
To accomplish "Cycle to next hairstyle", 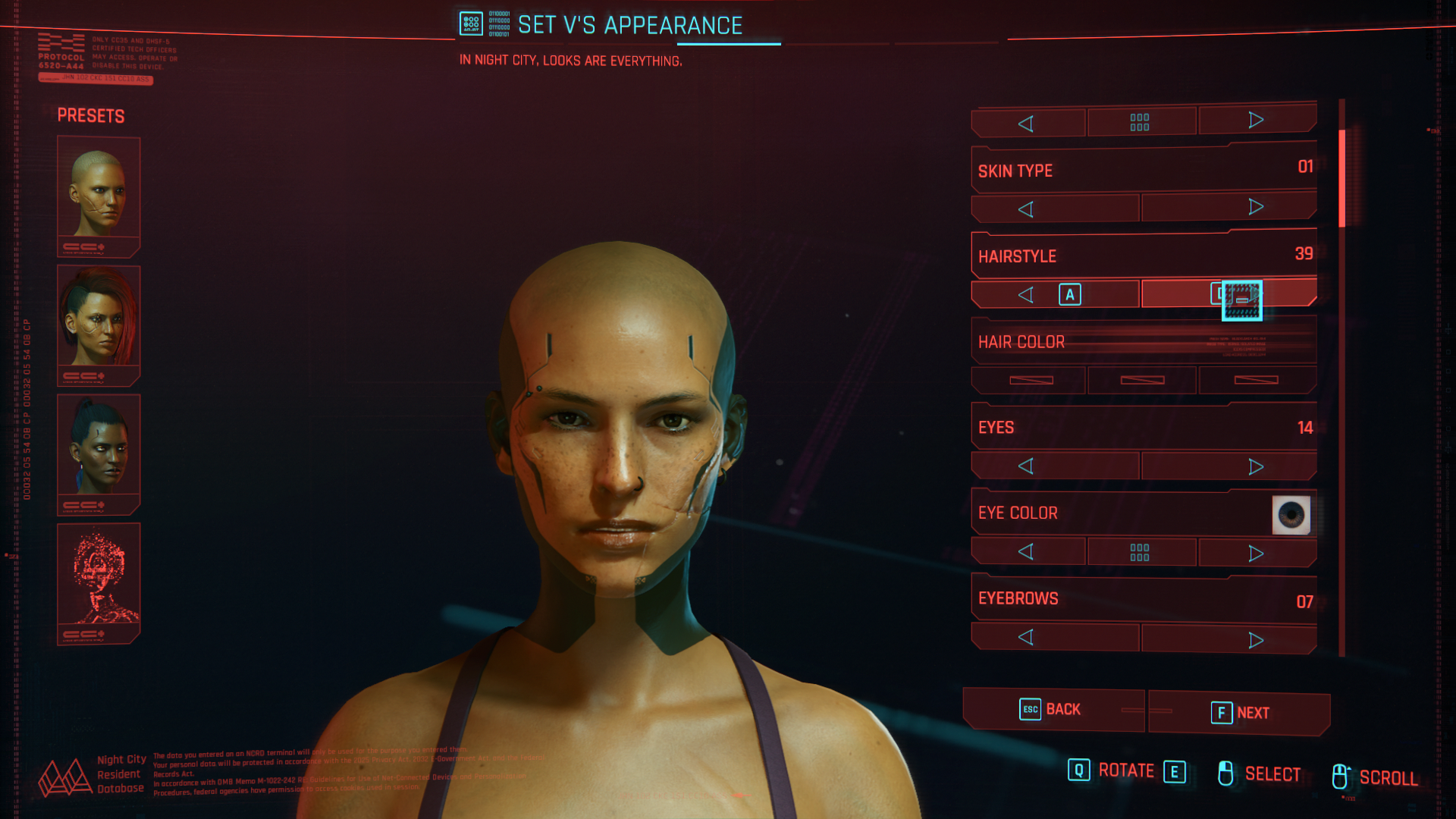I will point(1228,293).
